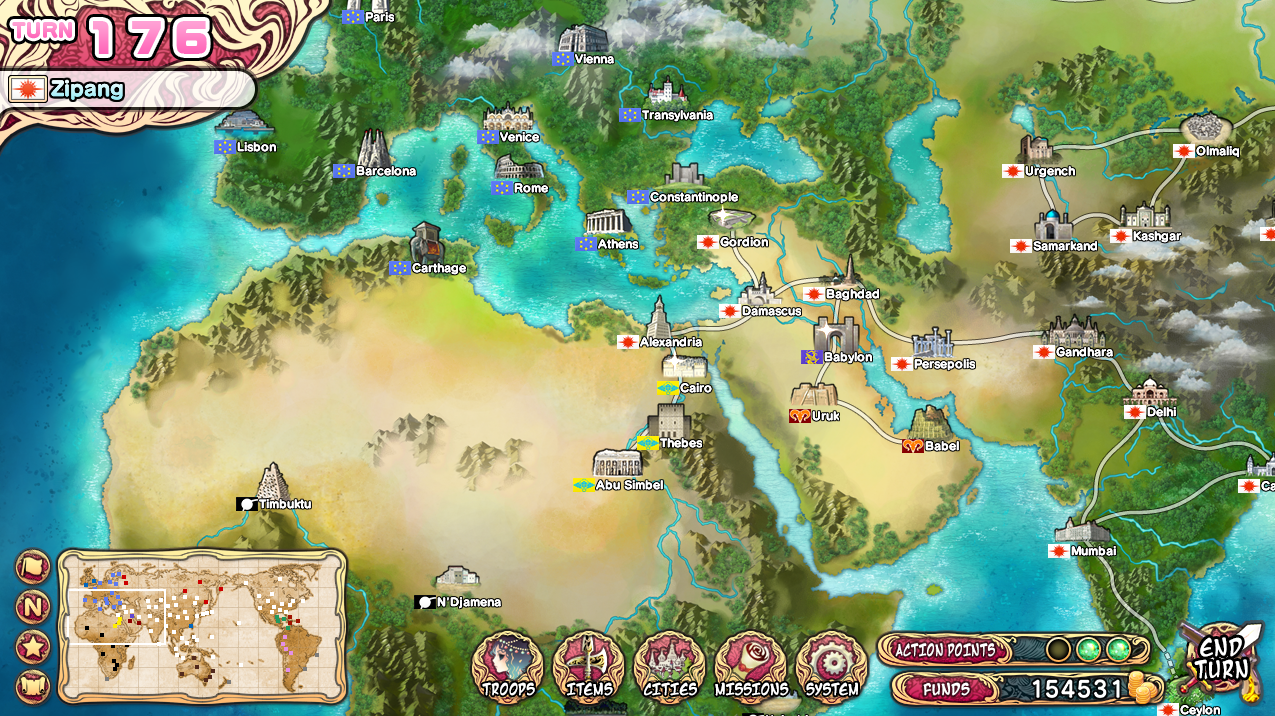Click the world minimap
The width and height of the screenshot is (1275, 716).
point(202,622)
